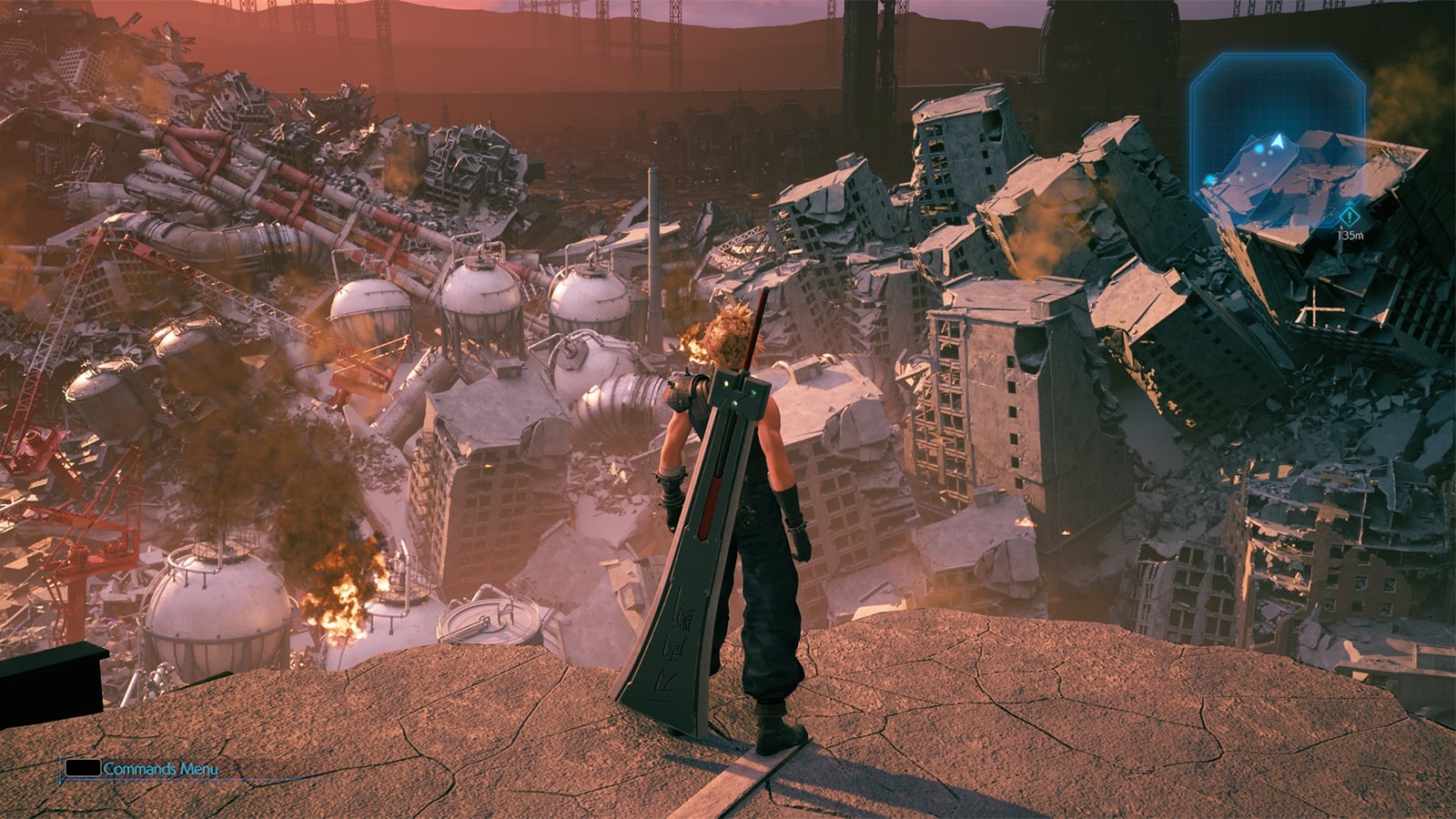The image size is (1456, 819).
Task: Select the diamond objective marker on the minimap
Action: pos(1349,216)
